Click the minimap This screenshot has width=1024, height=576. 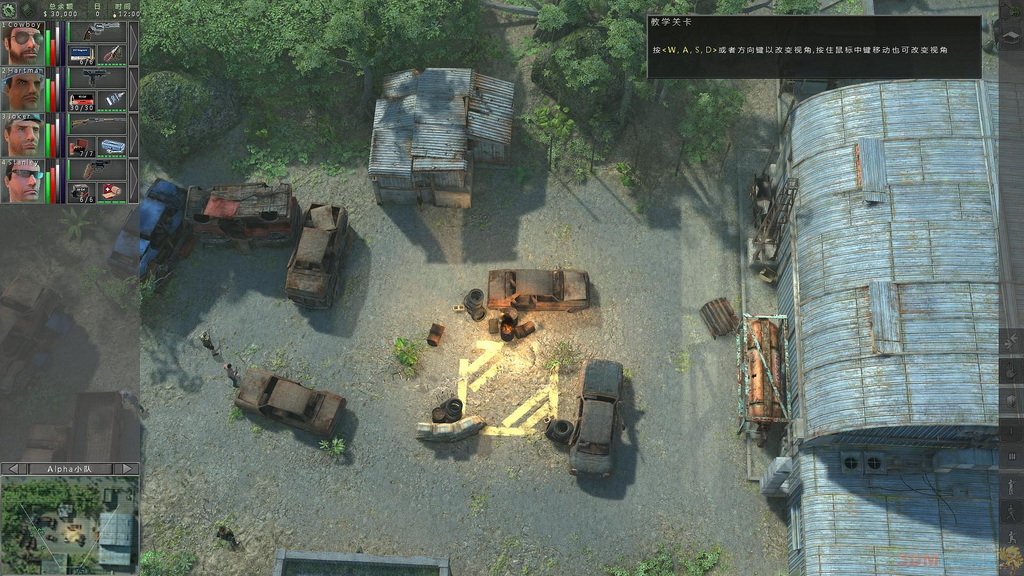click(70, 524)
